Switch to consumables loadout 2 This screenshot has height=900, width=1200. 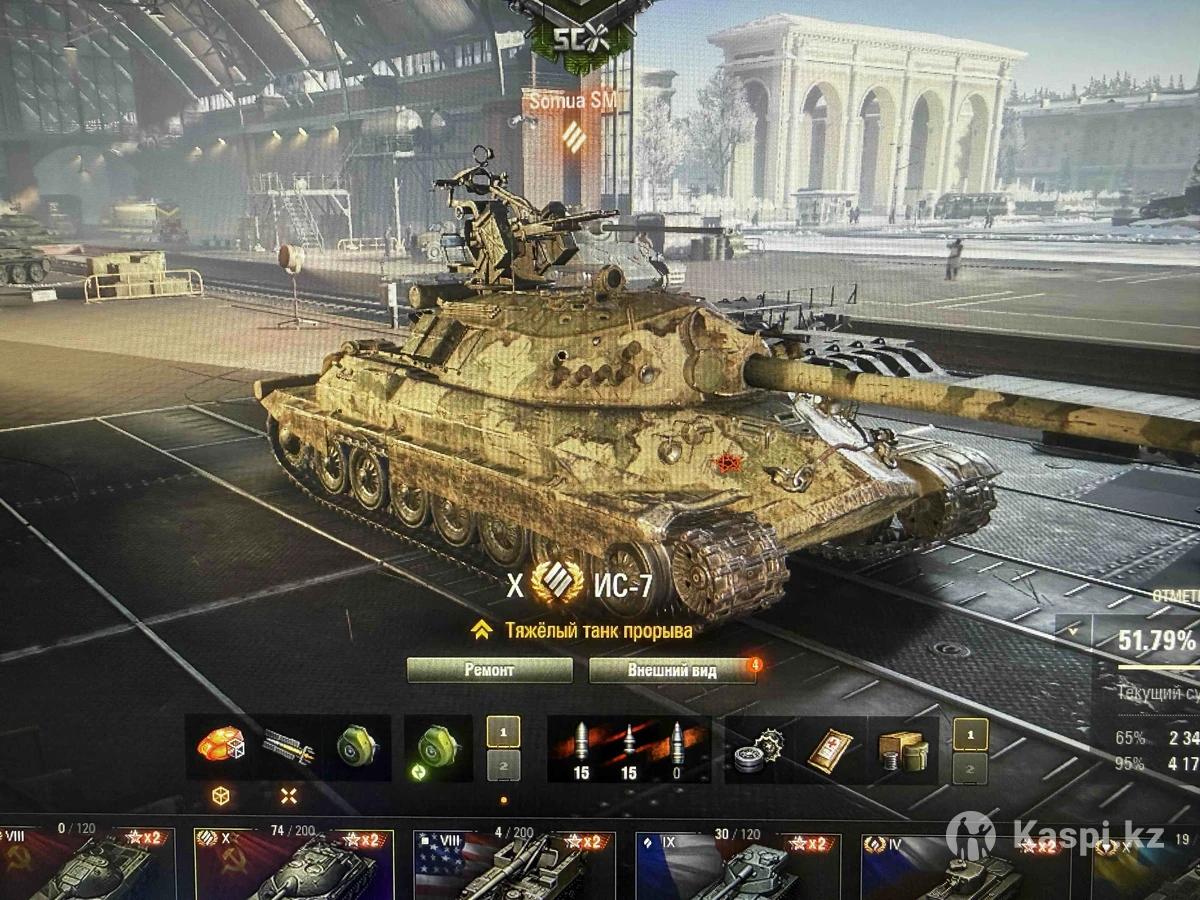(970, 768)
